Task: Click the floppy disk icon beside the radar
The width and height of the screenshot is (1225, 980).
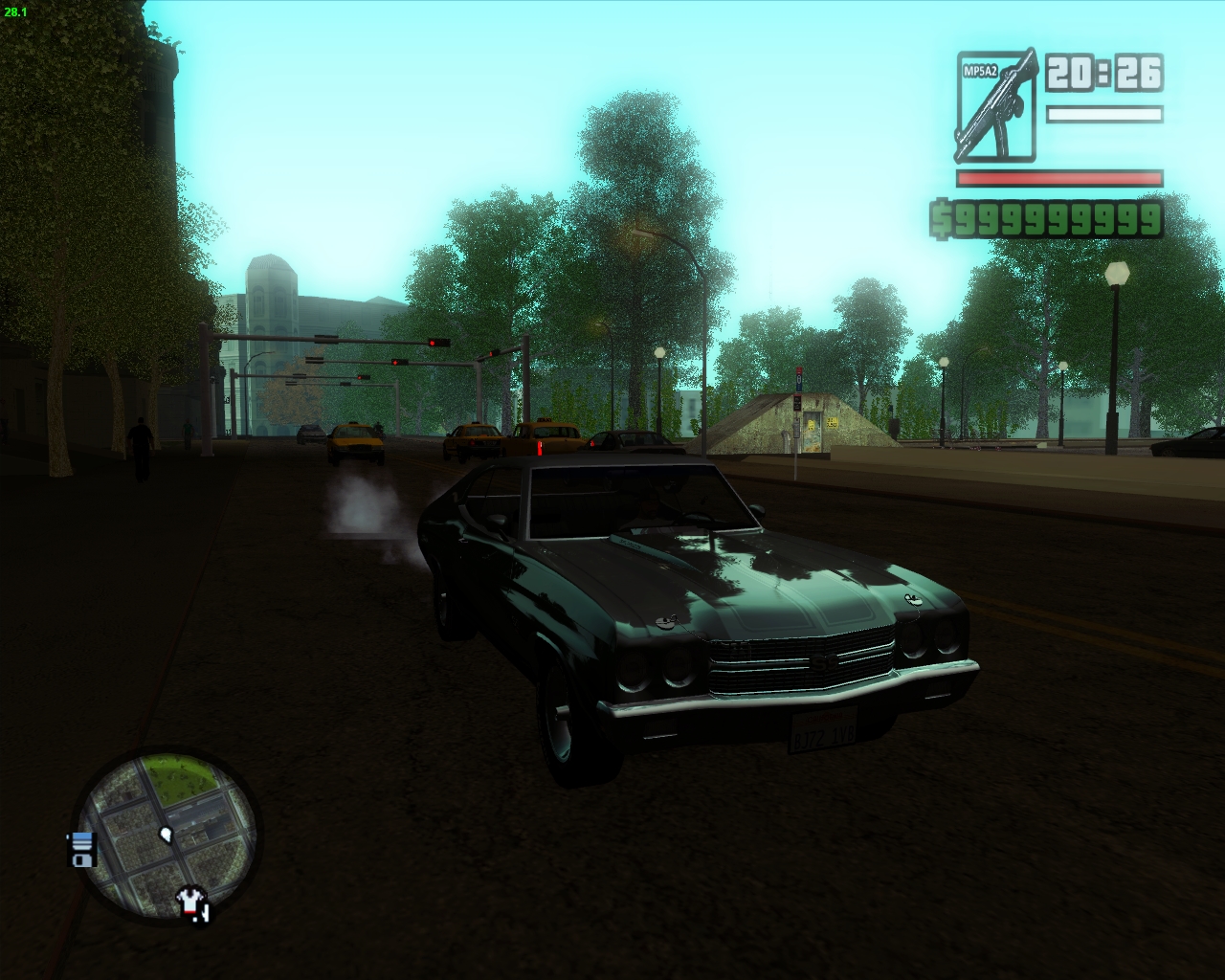Action: click(x=81, y=849)
